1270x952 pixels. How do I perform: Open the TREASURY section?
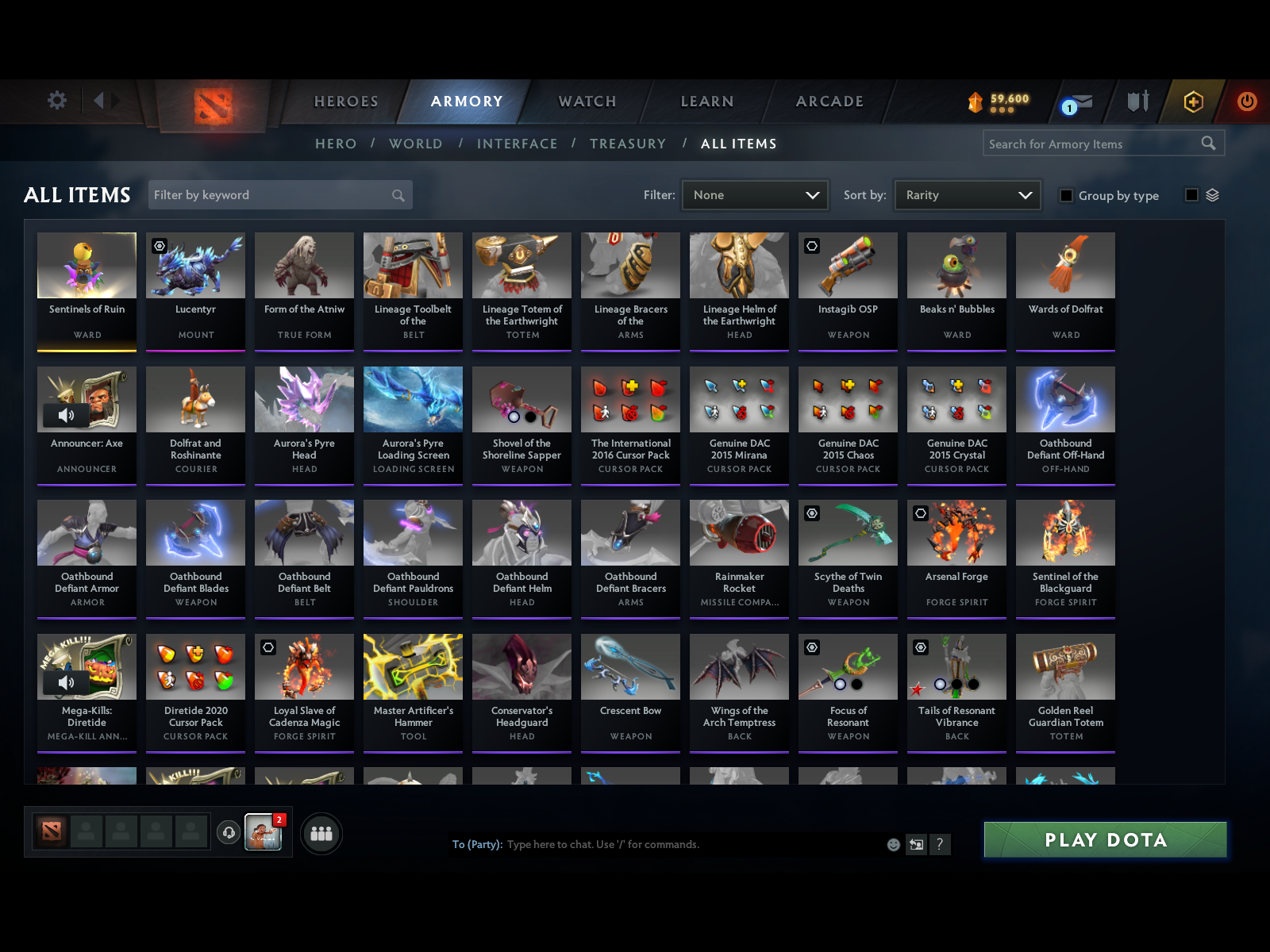pyautogui.click(x=628, y=144)
